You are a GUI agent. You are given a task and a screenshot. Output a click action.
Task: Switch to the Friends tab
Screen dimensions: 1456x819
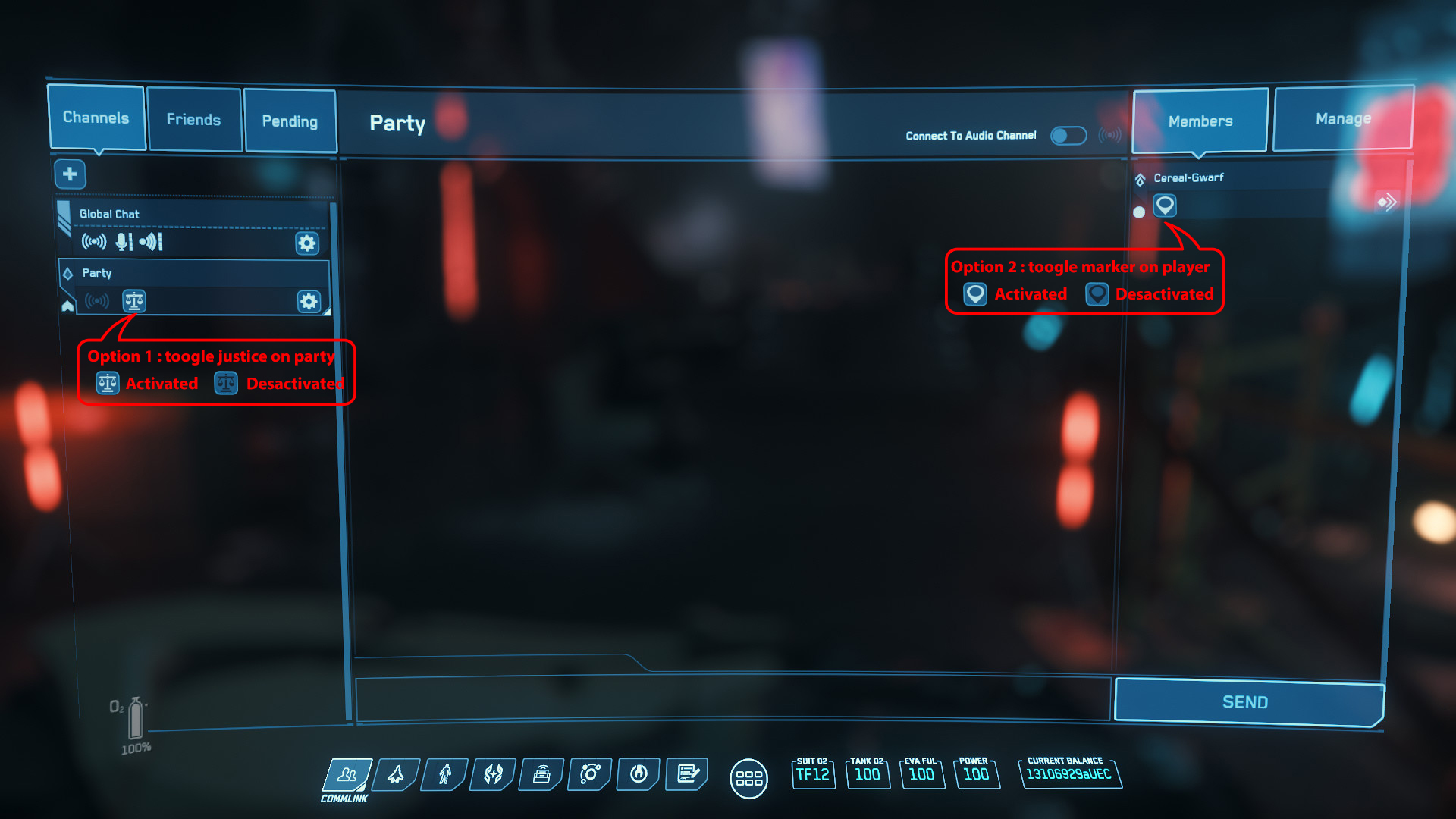pos(194,120)
